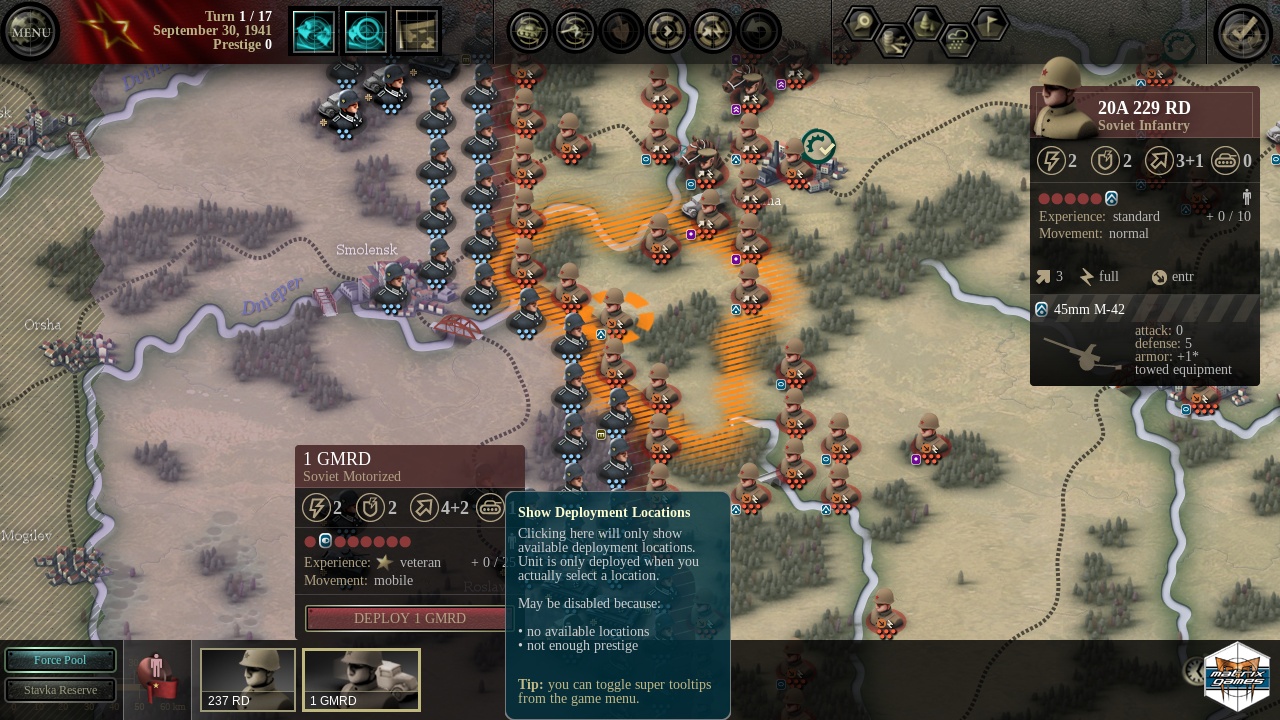1280x720 pixels.
Task: Toggle the weather cloud hexagon icon
Action: [958, 40]
